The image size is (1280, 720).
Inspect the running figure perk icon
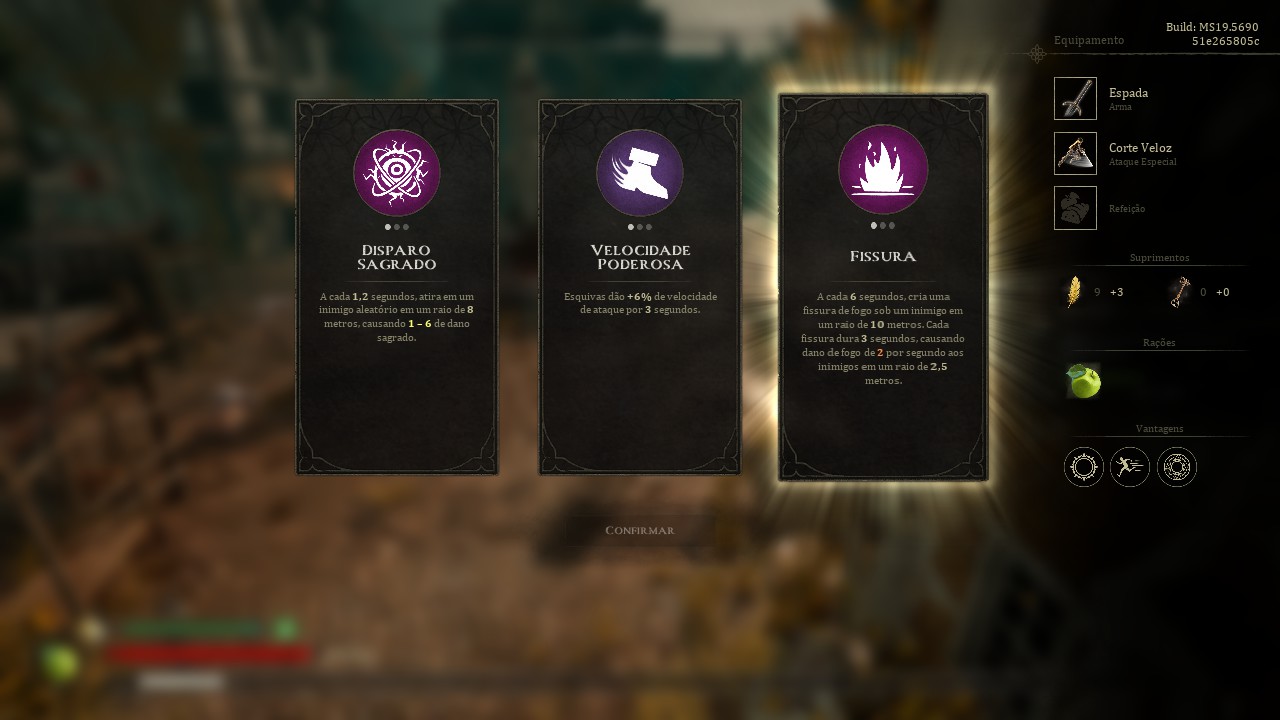pos(1130,467)
